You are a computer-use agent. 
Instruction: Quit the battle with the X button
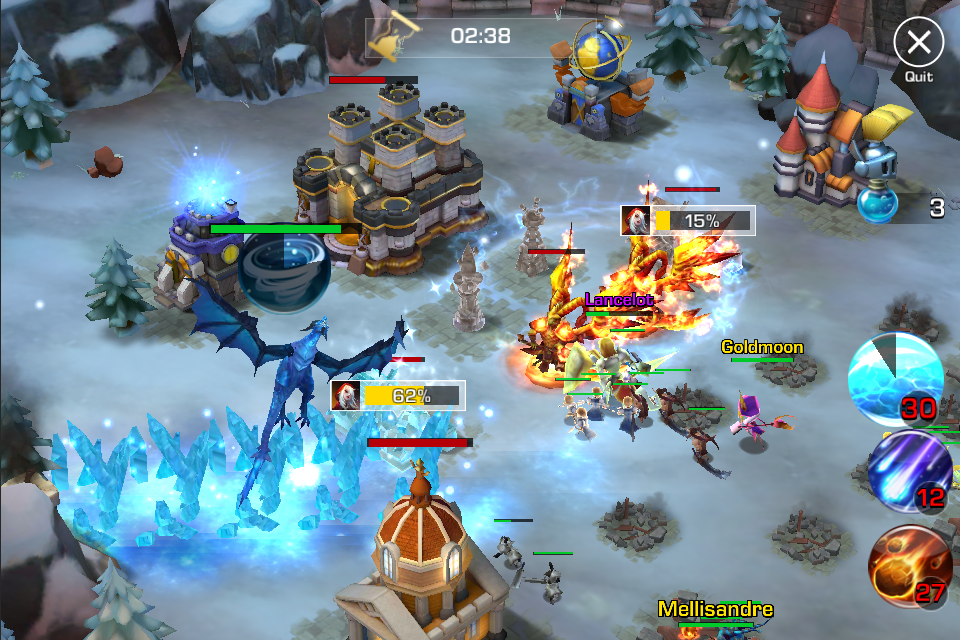coord(918,43)
